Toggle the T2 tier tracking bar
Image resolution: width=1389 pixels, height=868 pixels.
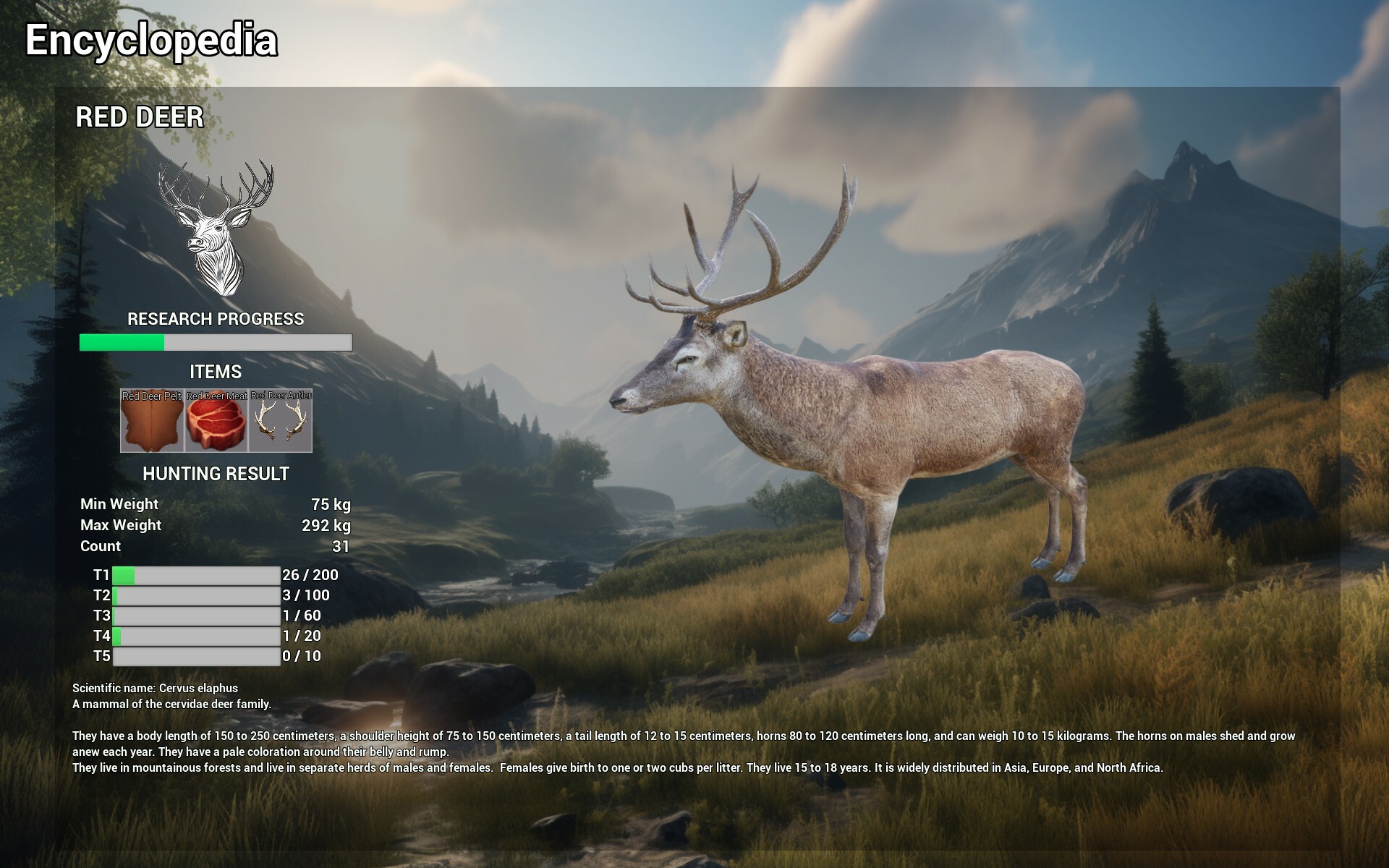(x=197, y=596)
